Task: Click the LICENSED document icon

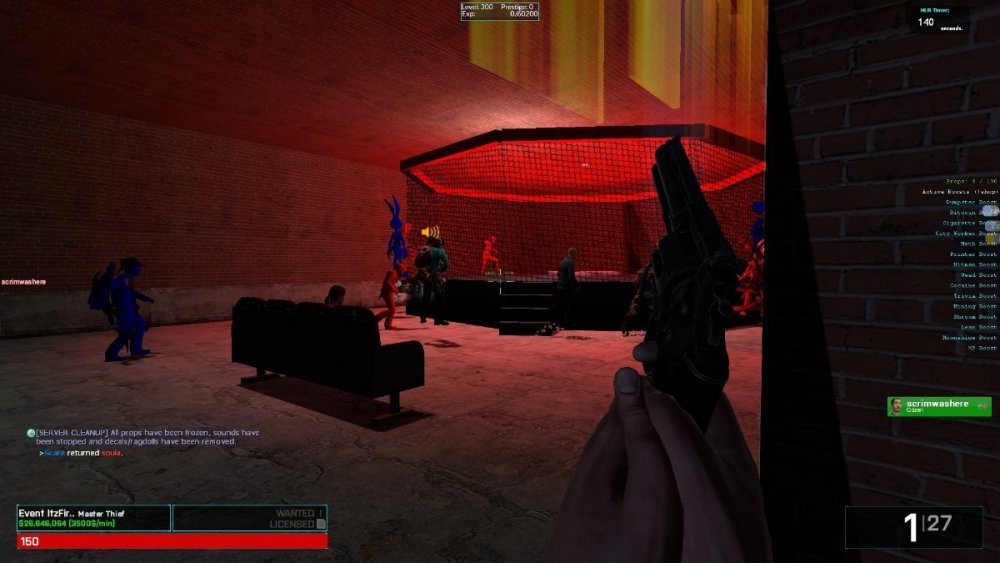Action: [x=321, y=524]
